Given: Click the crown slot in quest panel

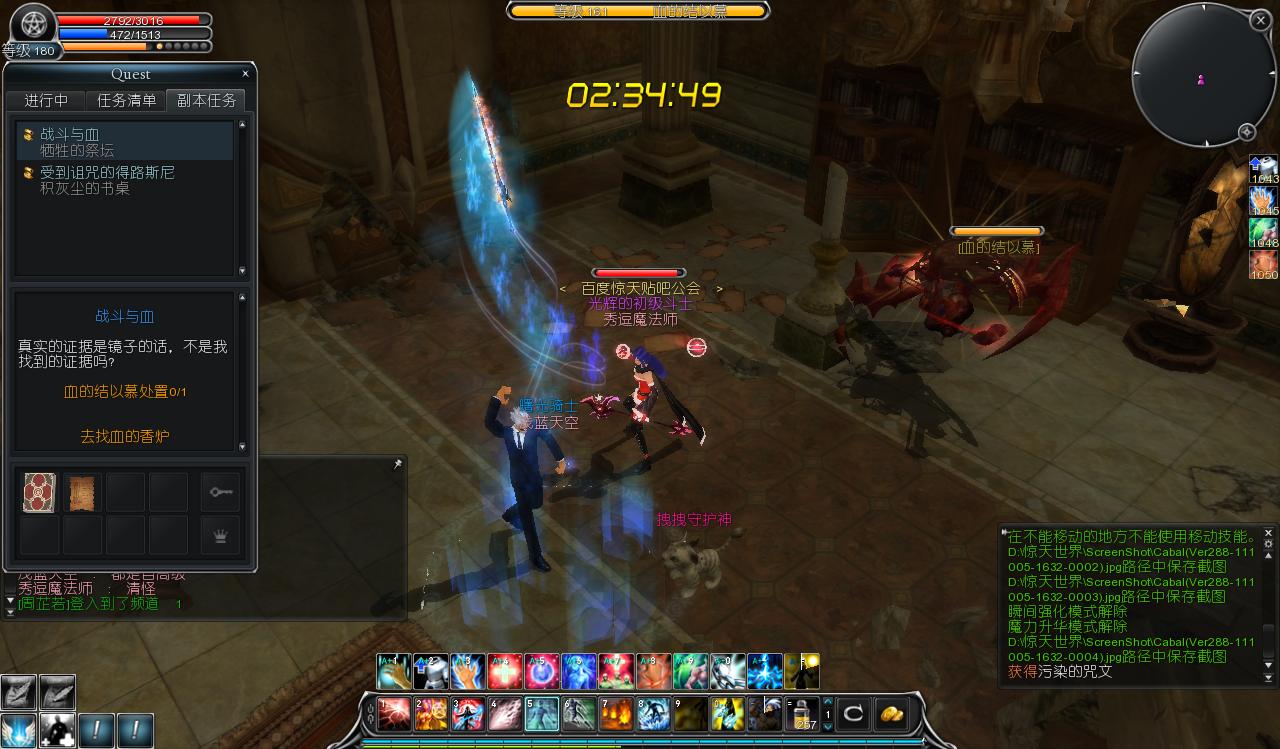Looking at the screenshot, I should (x=220, y=535).
